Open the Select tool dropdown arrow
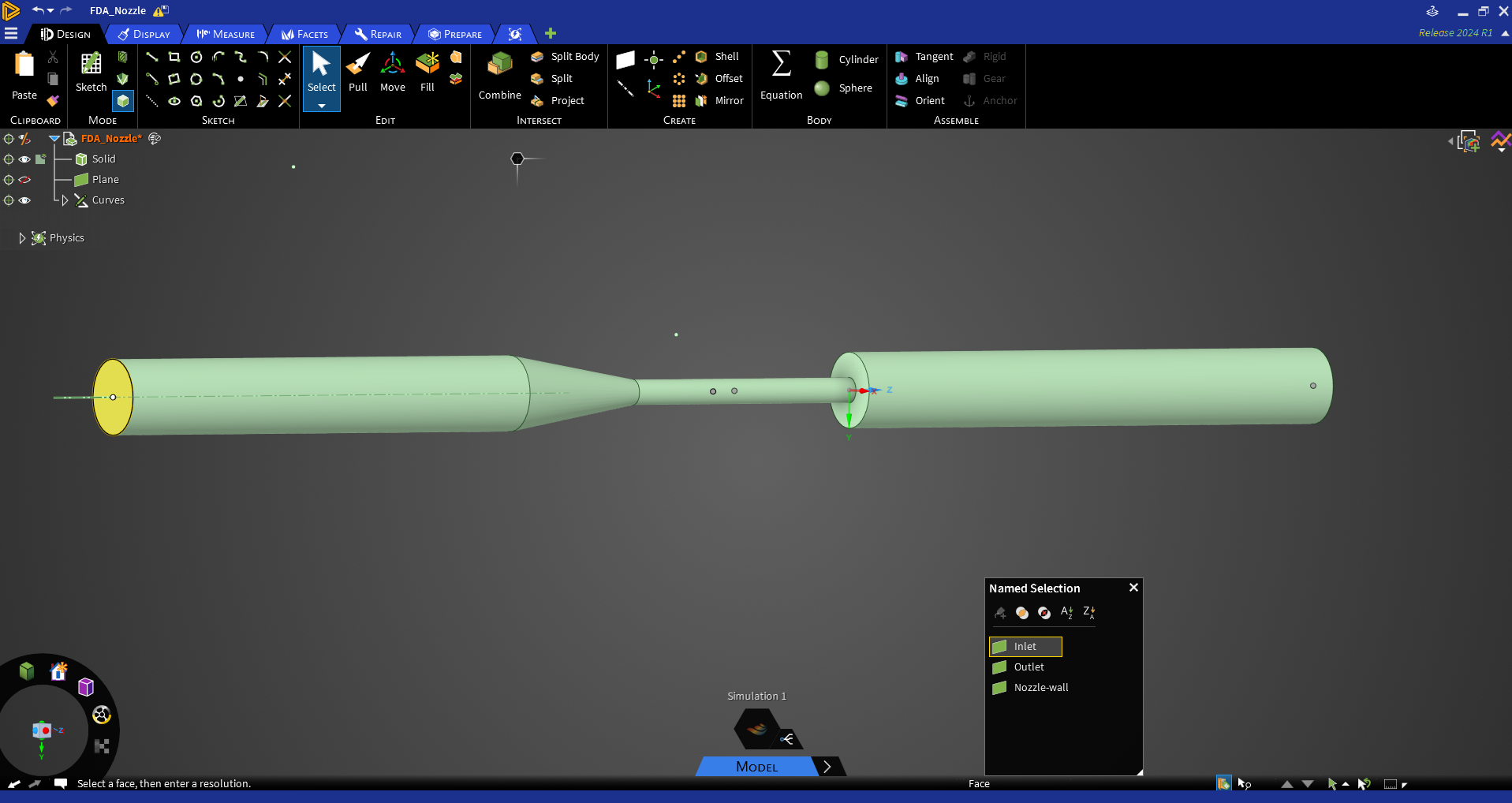This screenshot has height=803, width=1512. (x=321, y=105)
